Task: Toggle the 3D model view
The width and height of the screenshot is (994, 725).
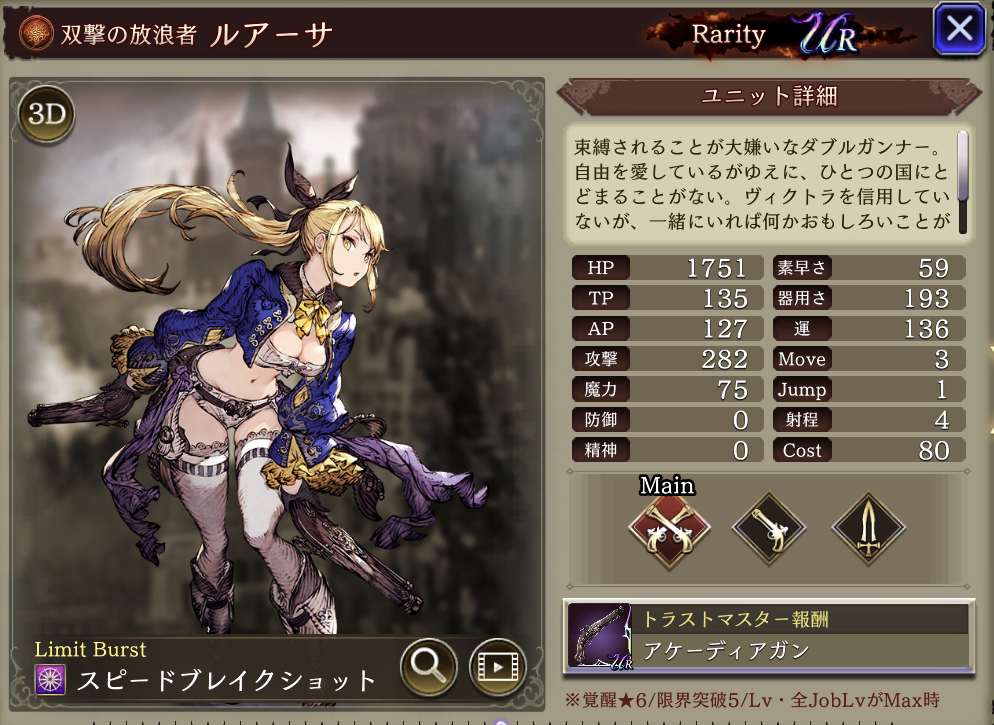Action: tap(46, 115)
